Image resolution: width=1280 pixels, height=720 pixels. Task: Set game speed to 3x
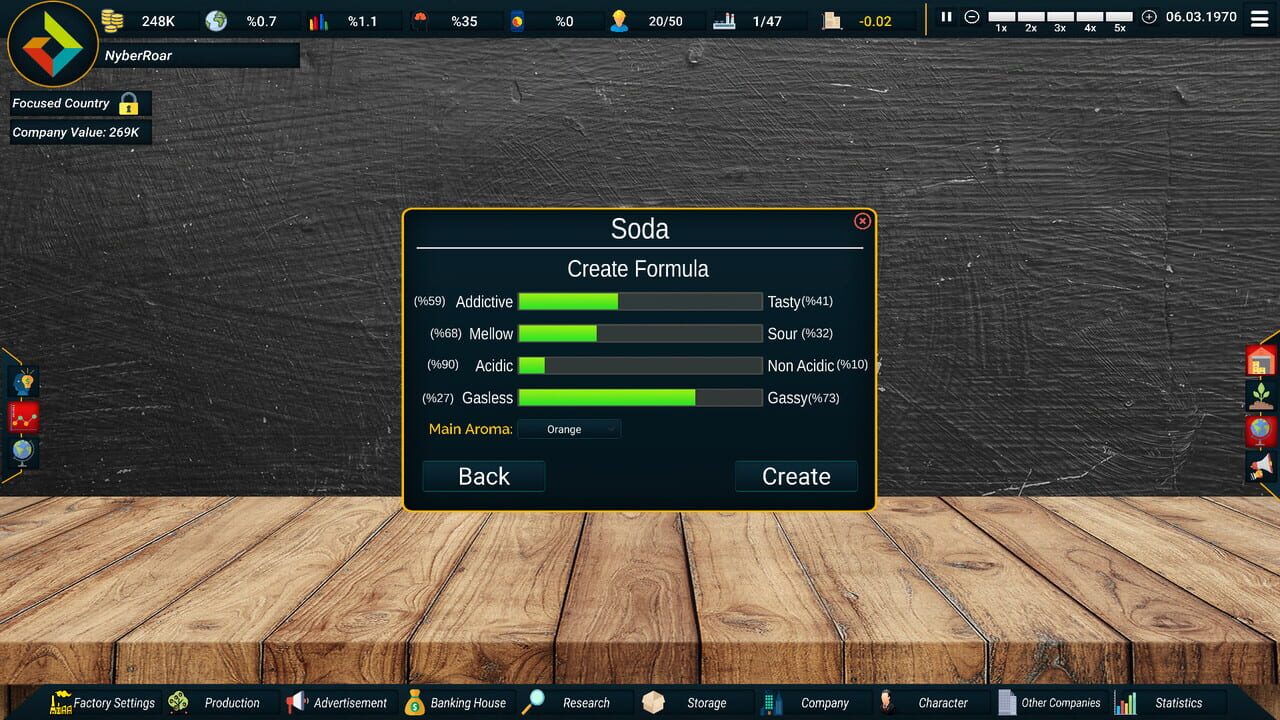point(1059,17)
